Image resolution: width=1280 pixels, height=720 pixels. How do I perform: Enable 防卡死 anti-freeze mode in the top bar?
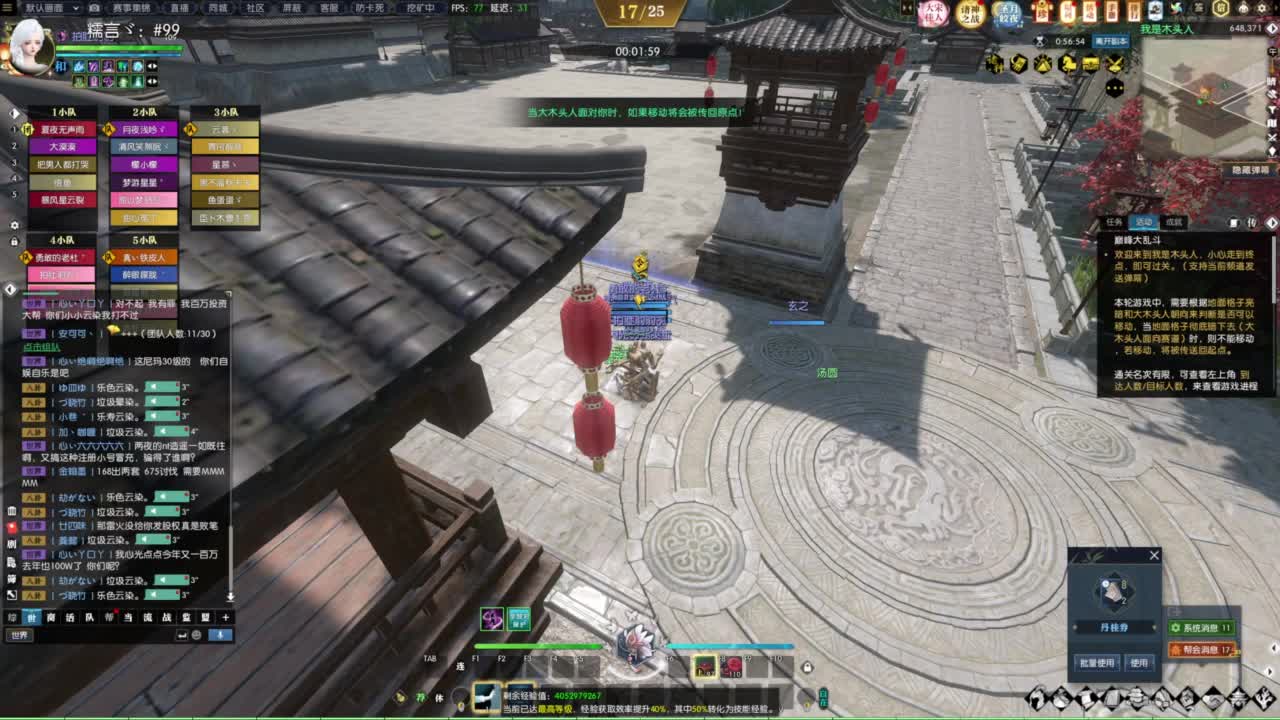[370, 8]
